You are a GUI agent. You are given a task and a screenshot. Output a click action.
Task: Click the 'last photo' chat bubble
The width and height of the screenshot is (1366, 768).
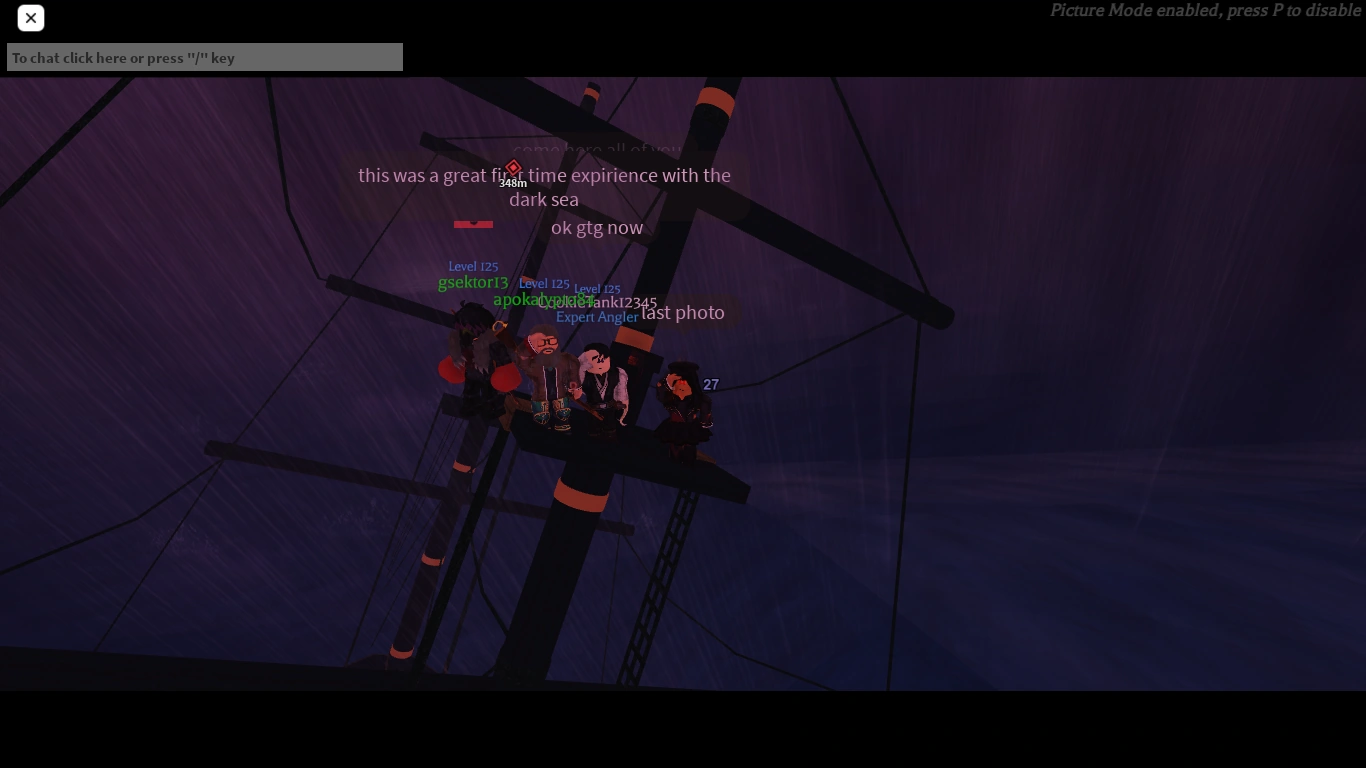click(x=683, y=312)
